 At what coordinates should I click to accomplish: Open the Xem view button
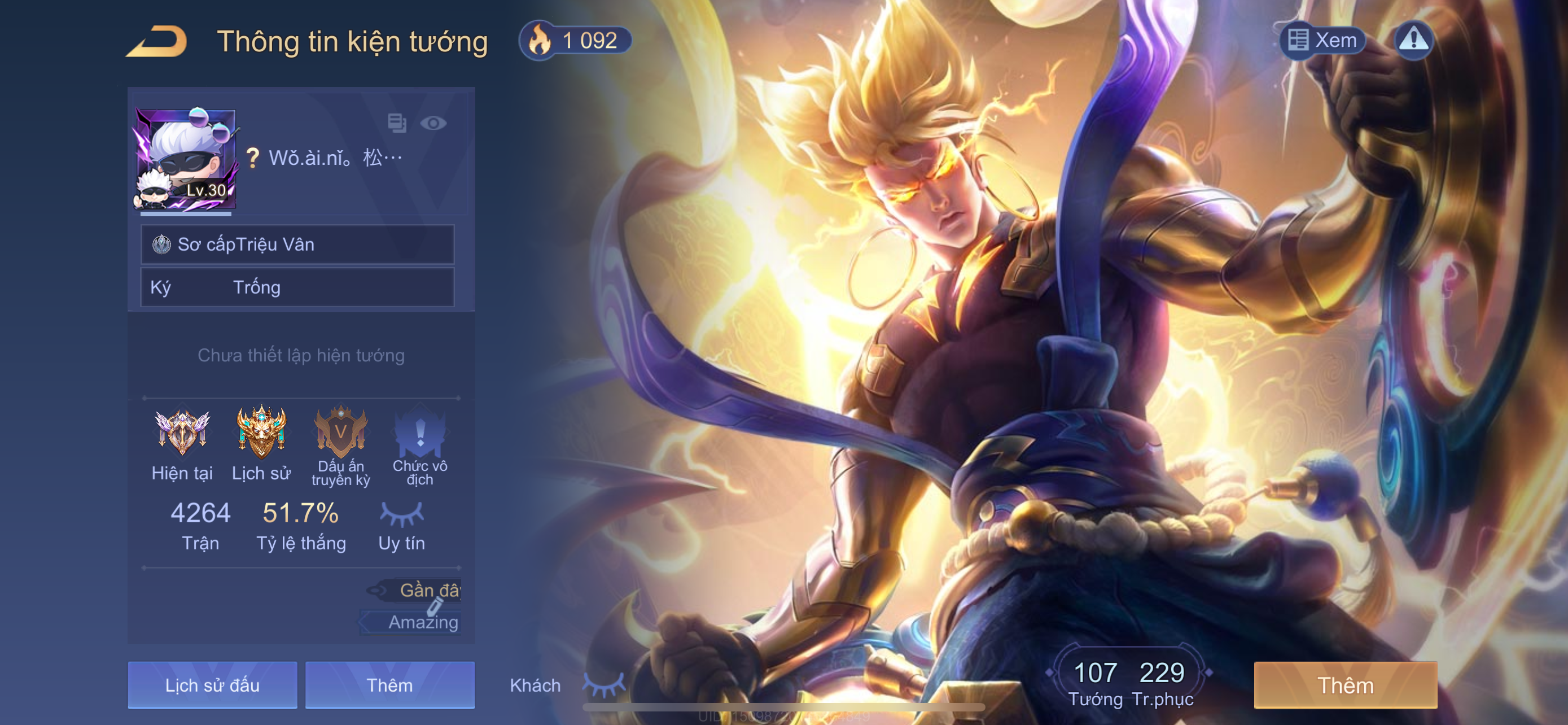tap(1323, 40)
